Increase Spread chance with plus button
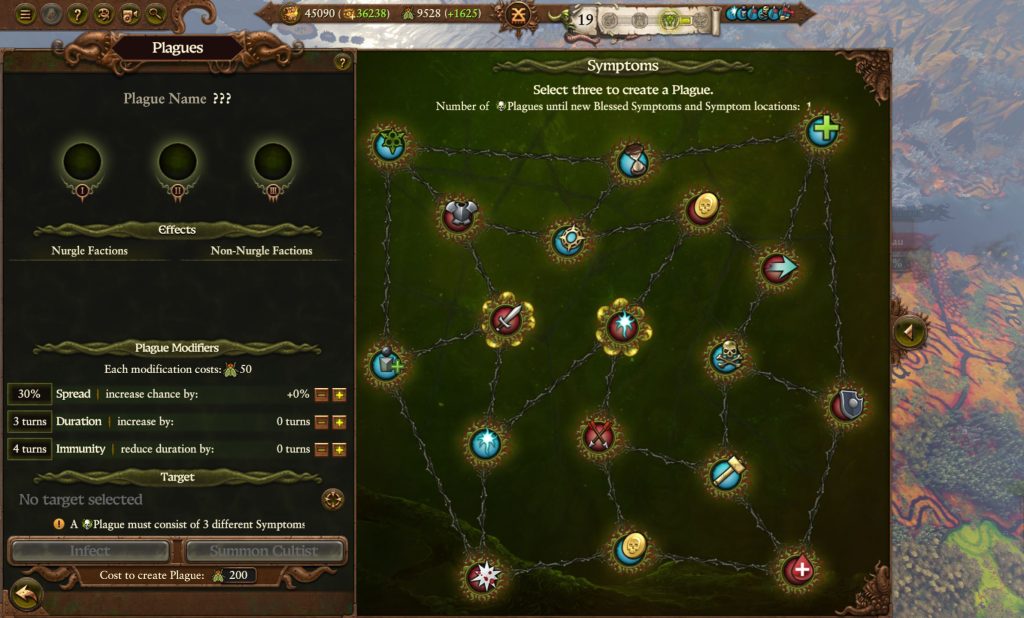 [339, 395]
